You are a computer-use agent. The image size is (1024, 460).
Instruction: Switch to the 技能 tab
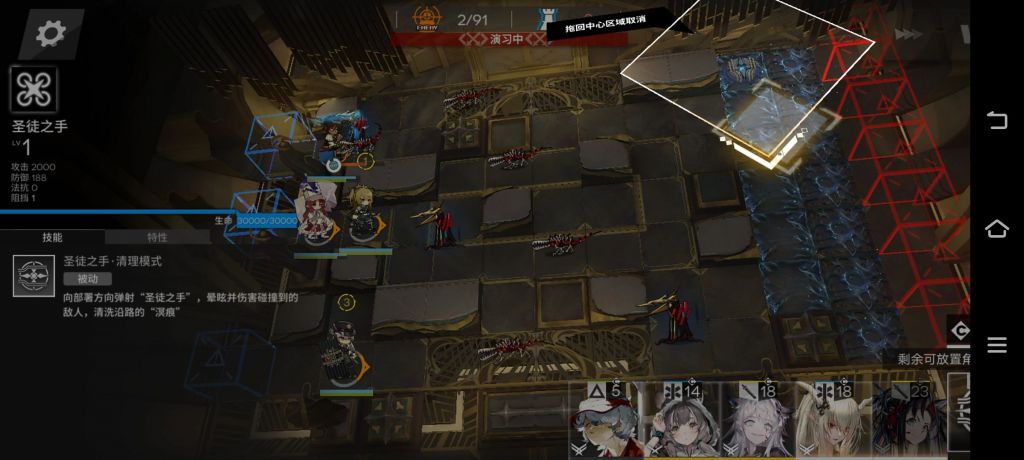click(52, 237)
